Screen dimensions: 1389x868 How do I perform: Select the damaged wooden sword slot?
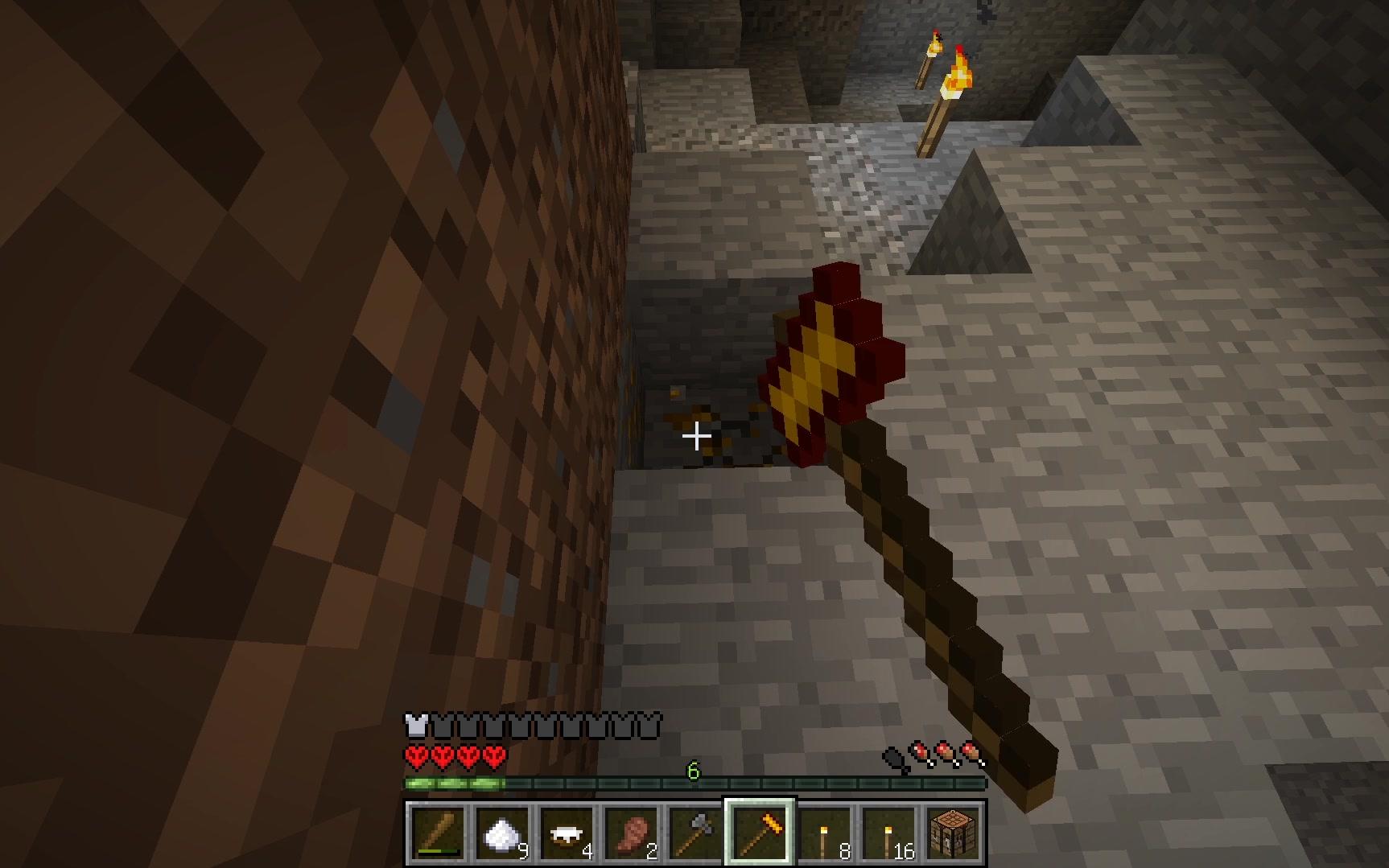click(439, 834)
